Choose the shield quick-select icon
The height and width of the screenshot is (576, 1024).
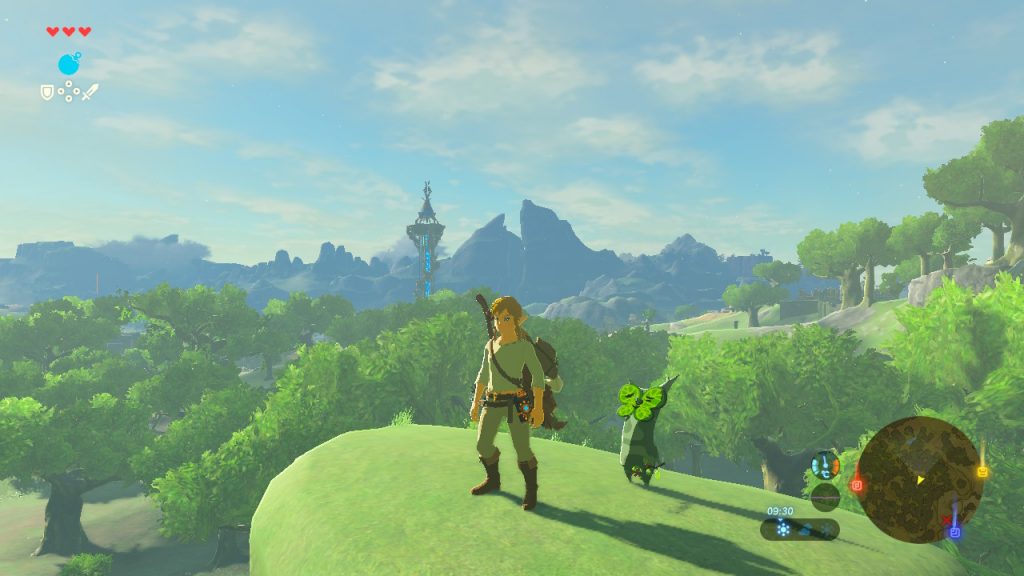click(x=46, y=91)
